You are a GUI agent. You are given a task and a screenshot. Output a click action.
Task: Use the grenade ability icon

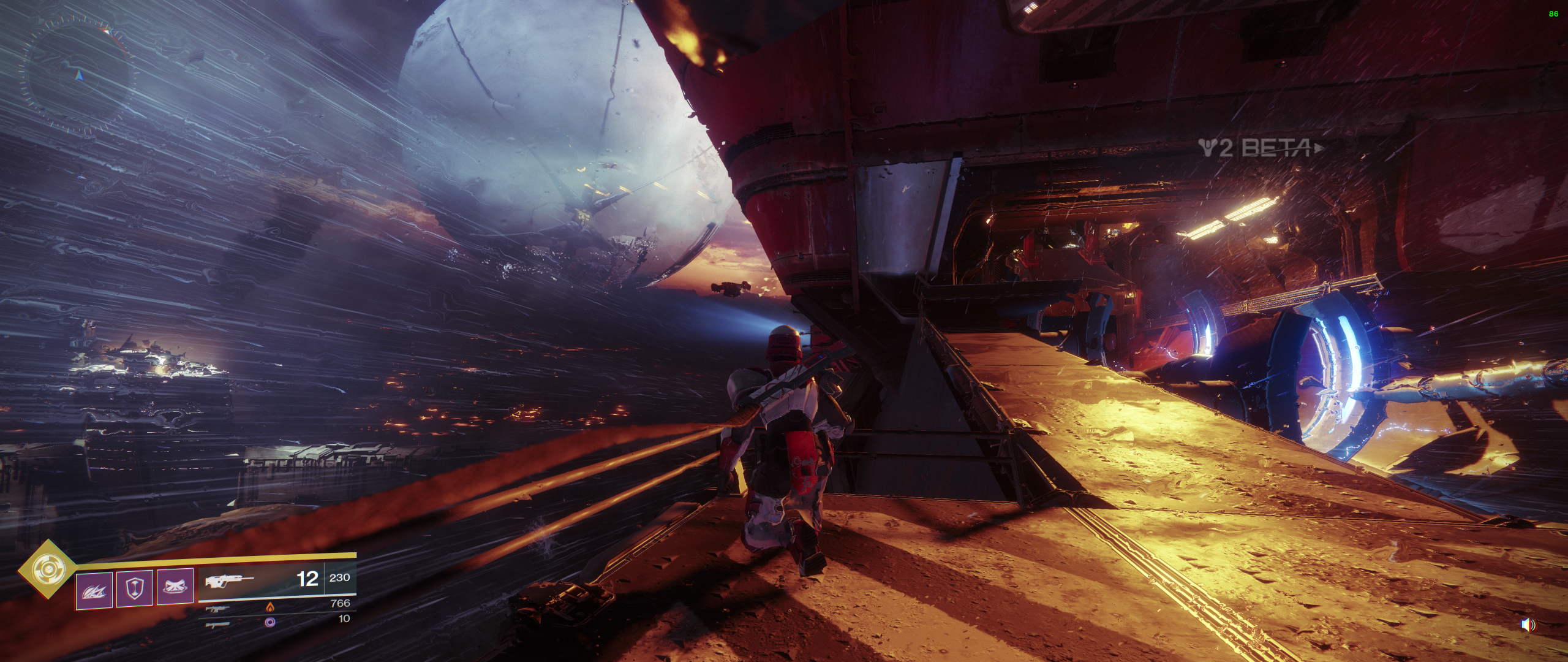pos(94,589)
